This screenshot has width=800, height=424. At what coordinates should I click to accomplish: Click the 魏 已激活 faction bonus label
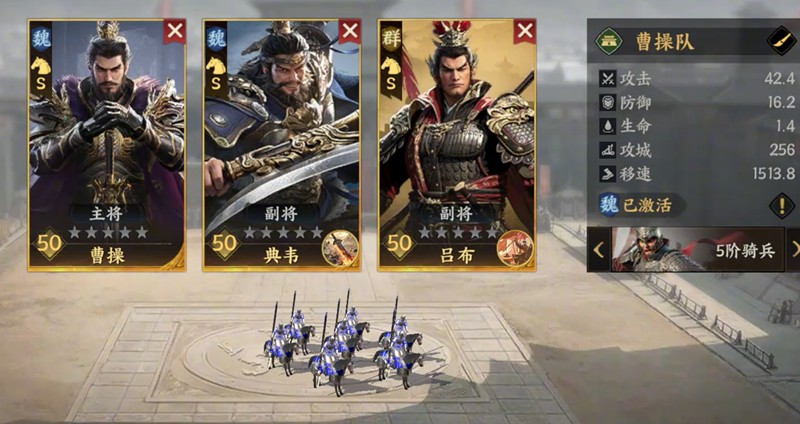coord(641,206)
